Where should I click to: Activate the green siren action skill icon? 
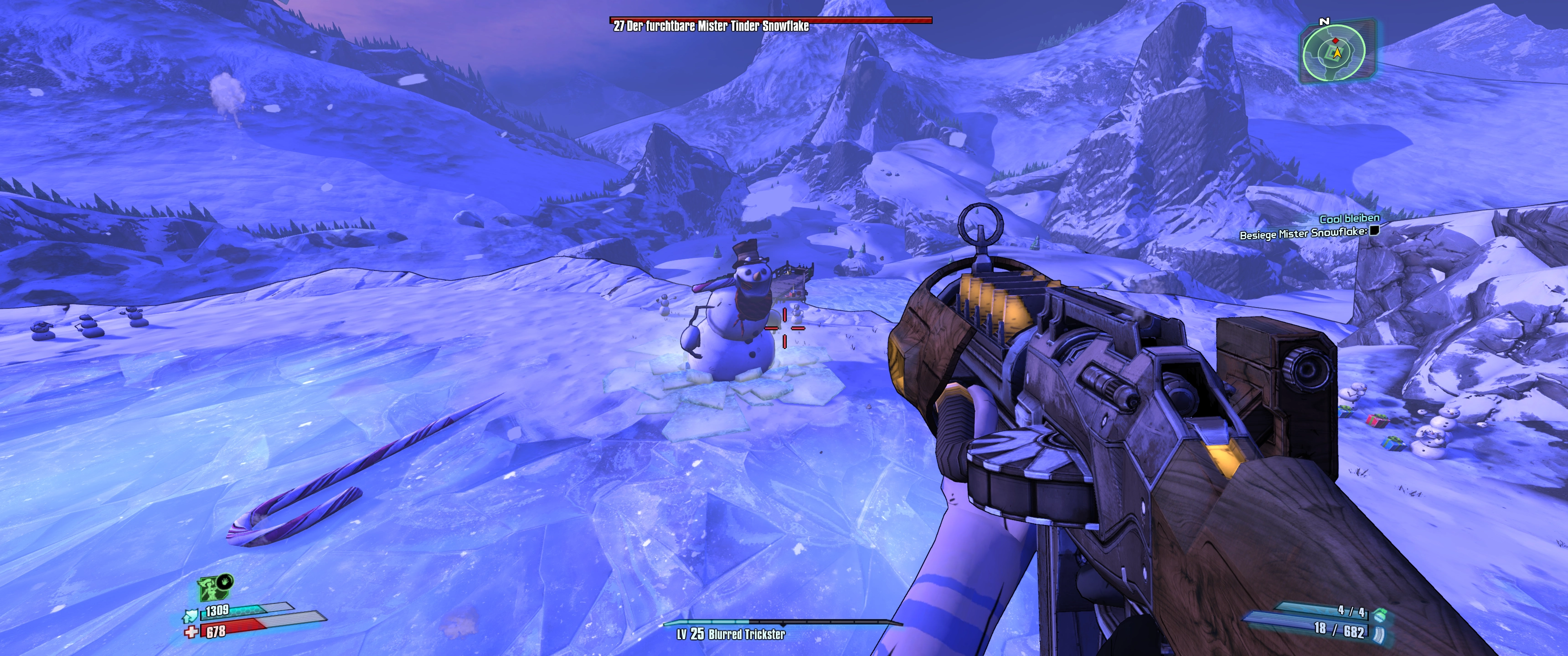(211, 589)
